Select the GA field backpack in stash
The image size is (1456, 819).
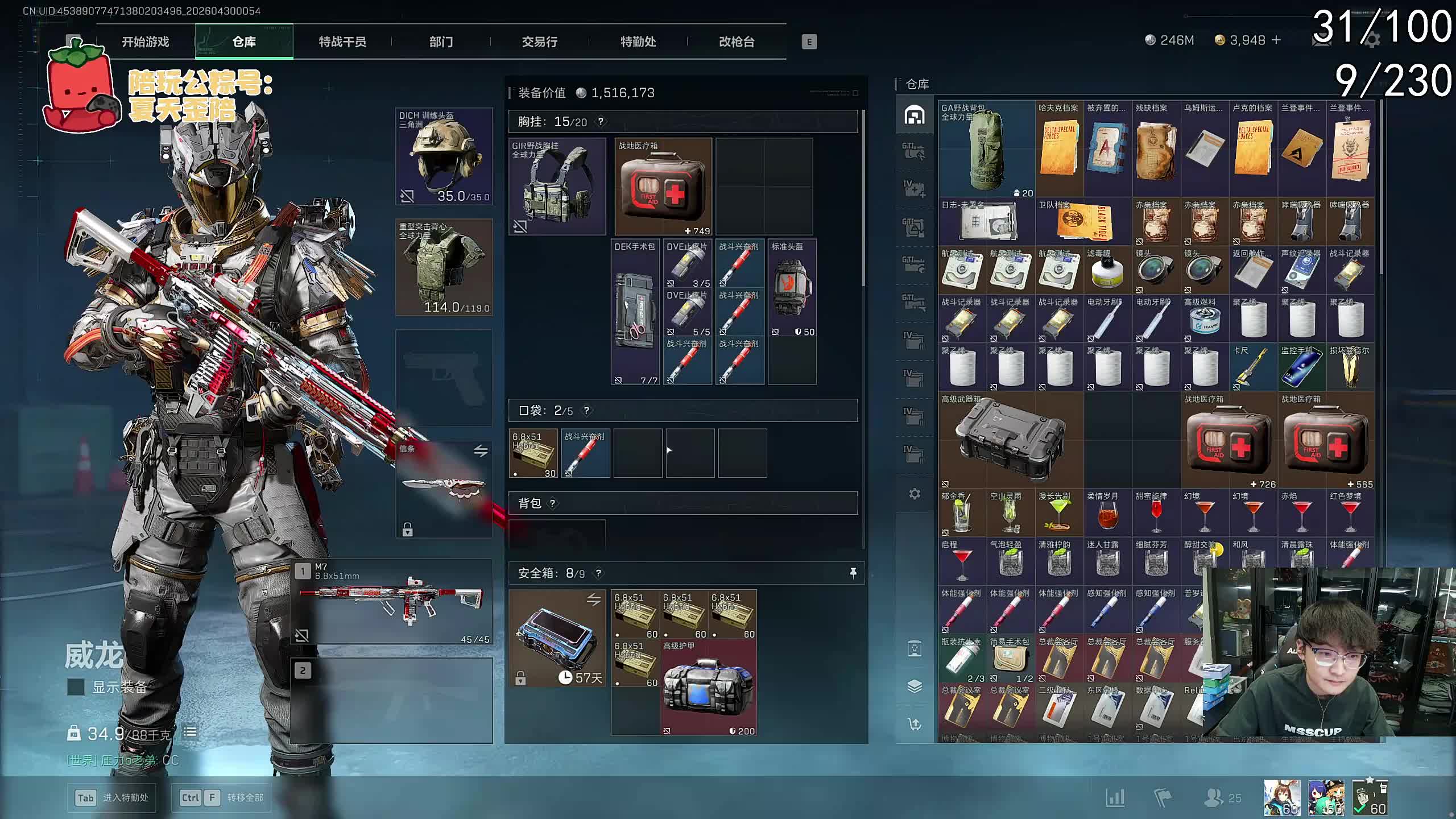[x=986, y=149]
